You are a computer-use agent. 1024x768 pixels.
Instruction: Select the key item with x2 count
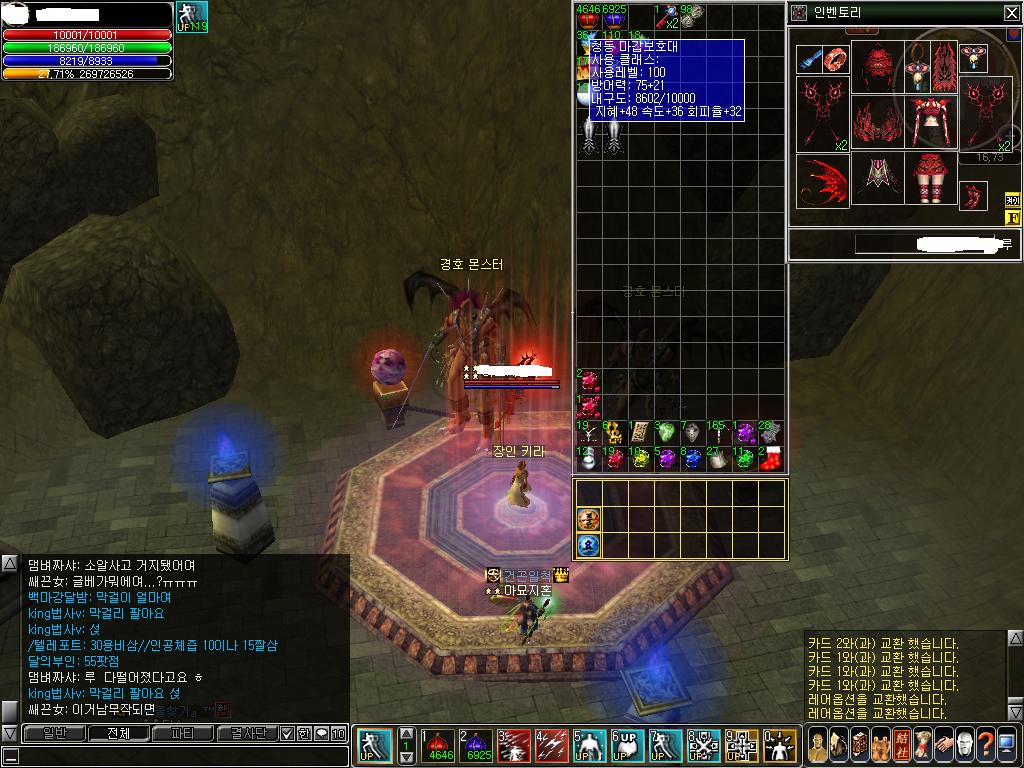pyautogui.click(x=665, y=15)
